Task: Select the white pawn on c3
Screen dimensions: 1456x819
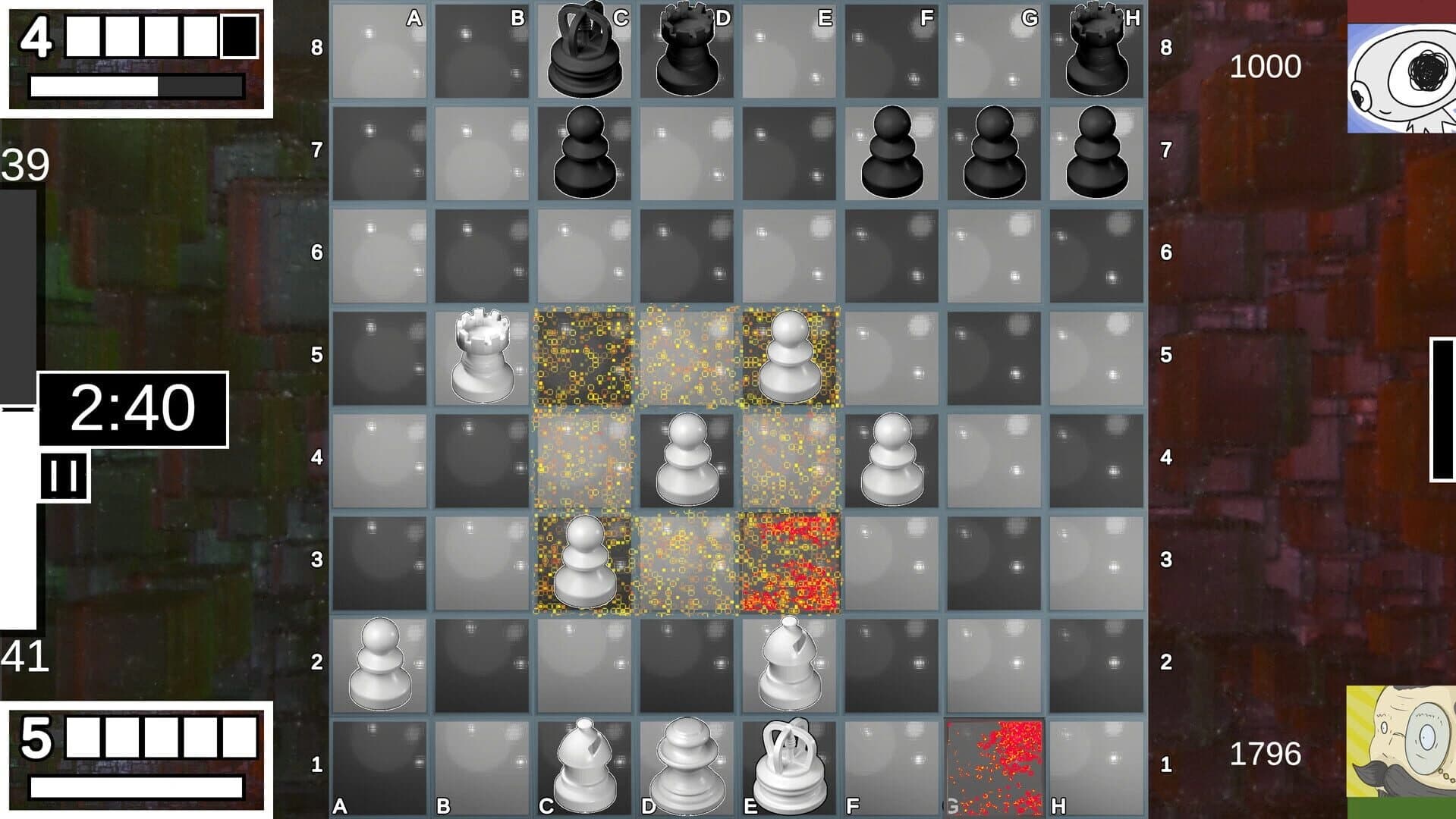Action: coord(584,561)
